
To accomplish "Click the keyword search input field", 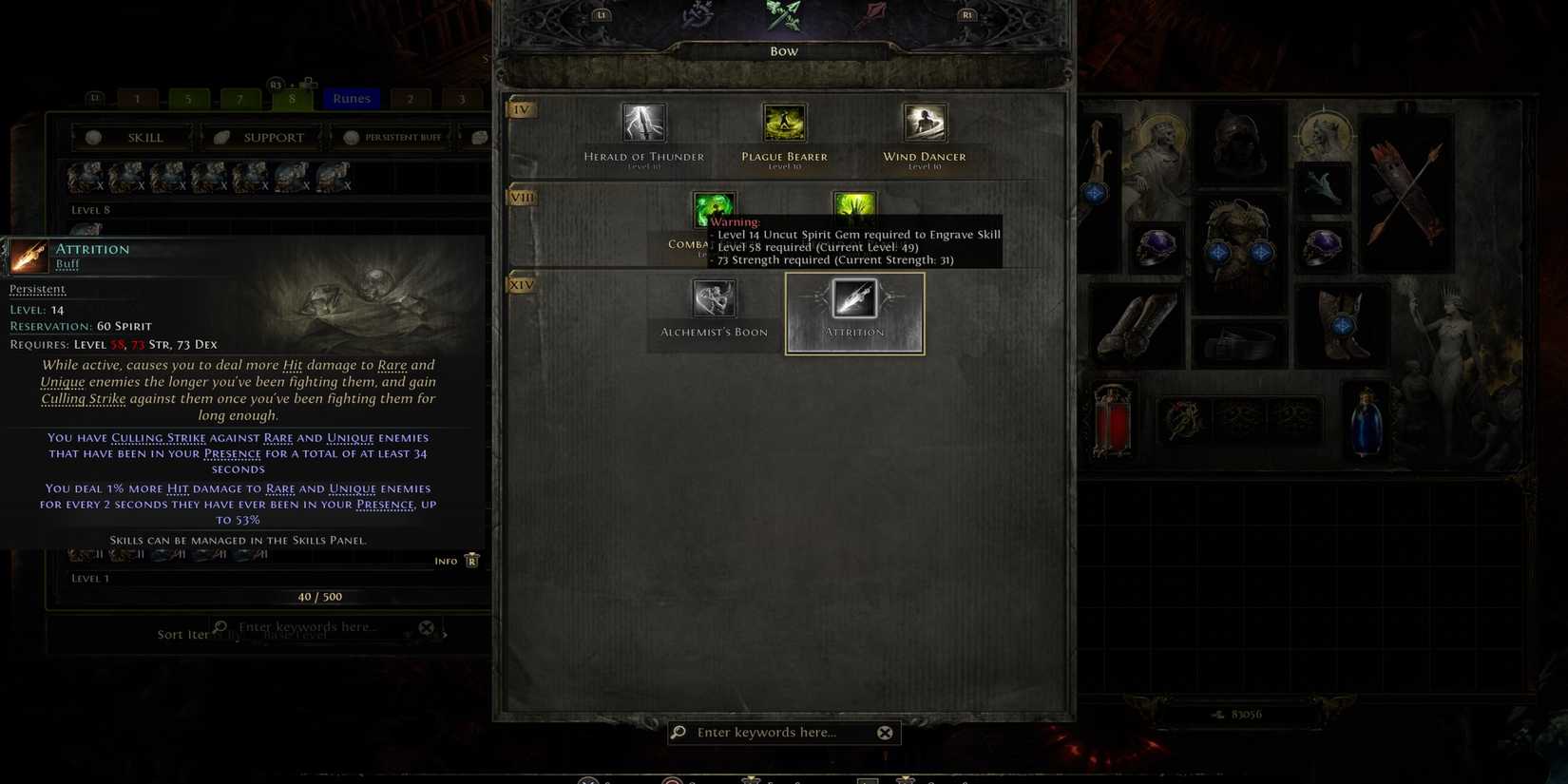I will coord(781,732).
